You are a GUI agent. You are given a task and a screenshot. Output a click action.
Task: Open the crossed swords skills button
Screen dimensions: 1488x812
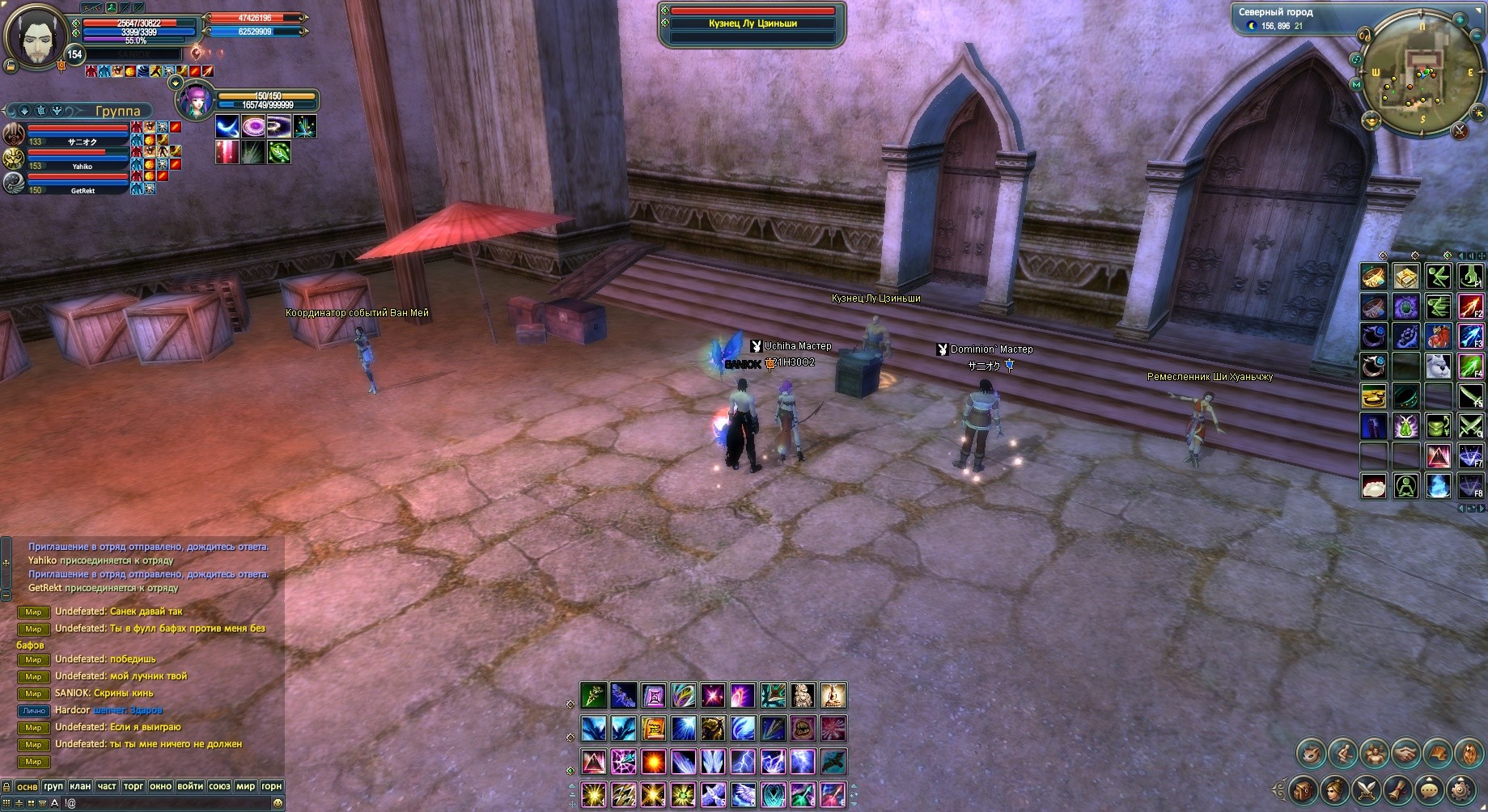(x=1367, y=787)
